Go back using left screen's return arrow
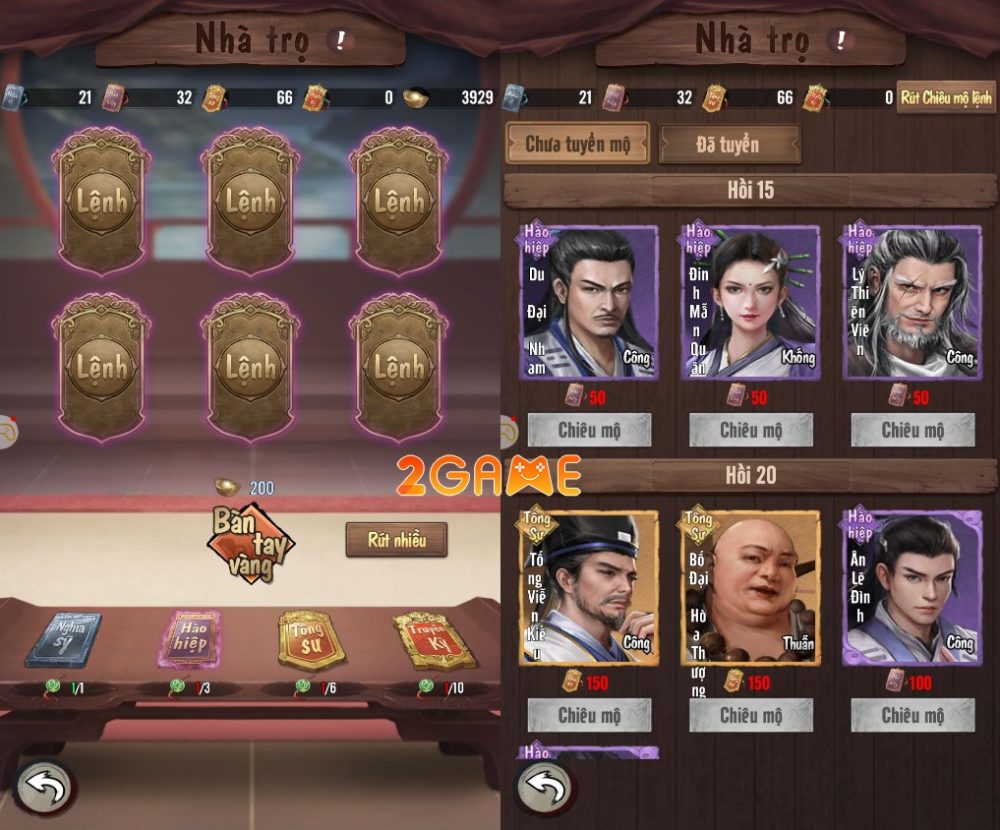 (x=44, y=787)
